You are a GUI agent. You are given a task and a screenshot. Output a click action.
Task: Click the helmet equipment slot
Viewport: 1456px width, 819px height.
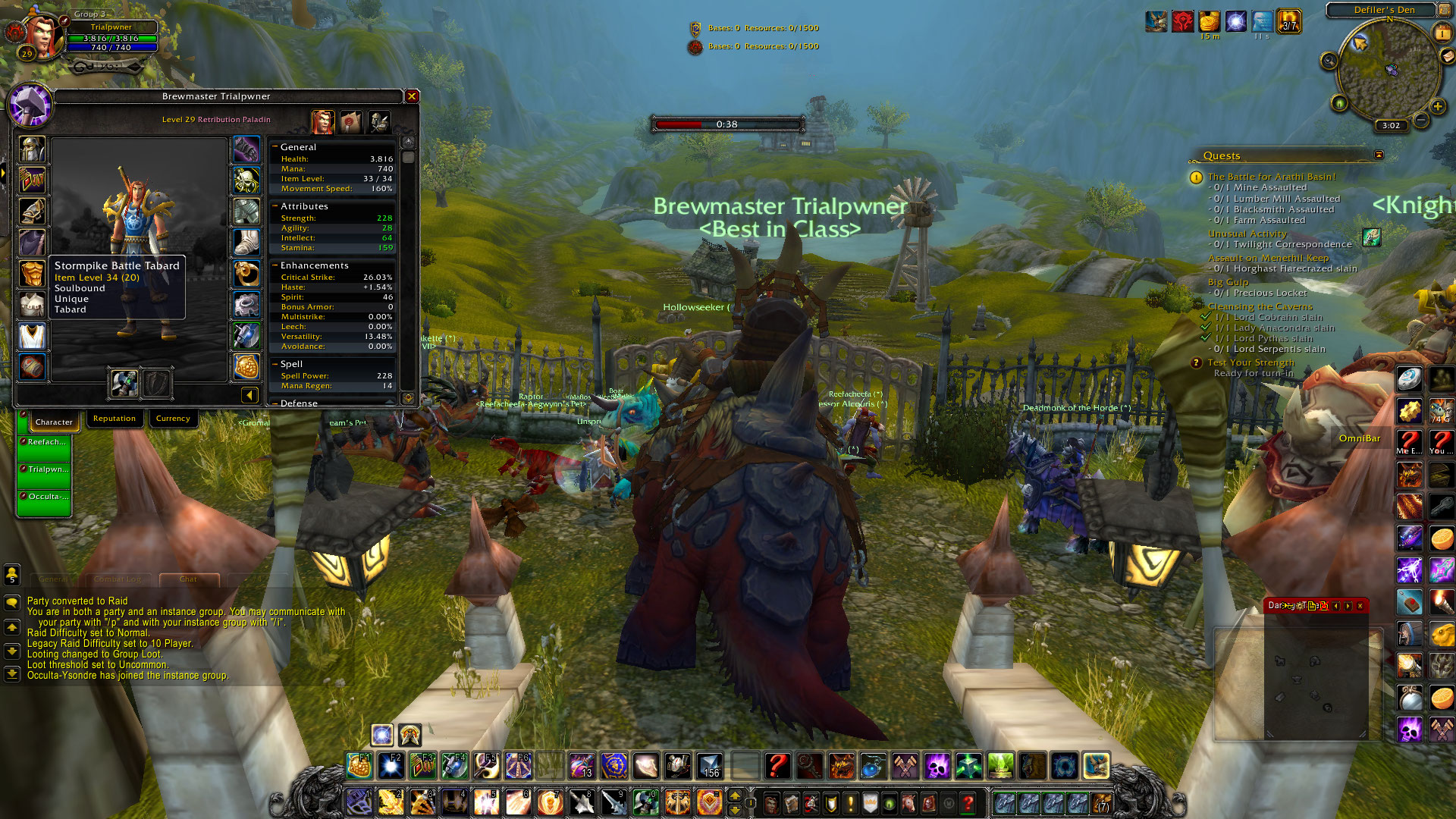point(32,149)
